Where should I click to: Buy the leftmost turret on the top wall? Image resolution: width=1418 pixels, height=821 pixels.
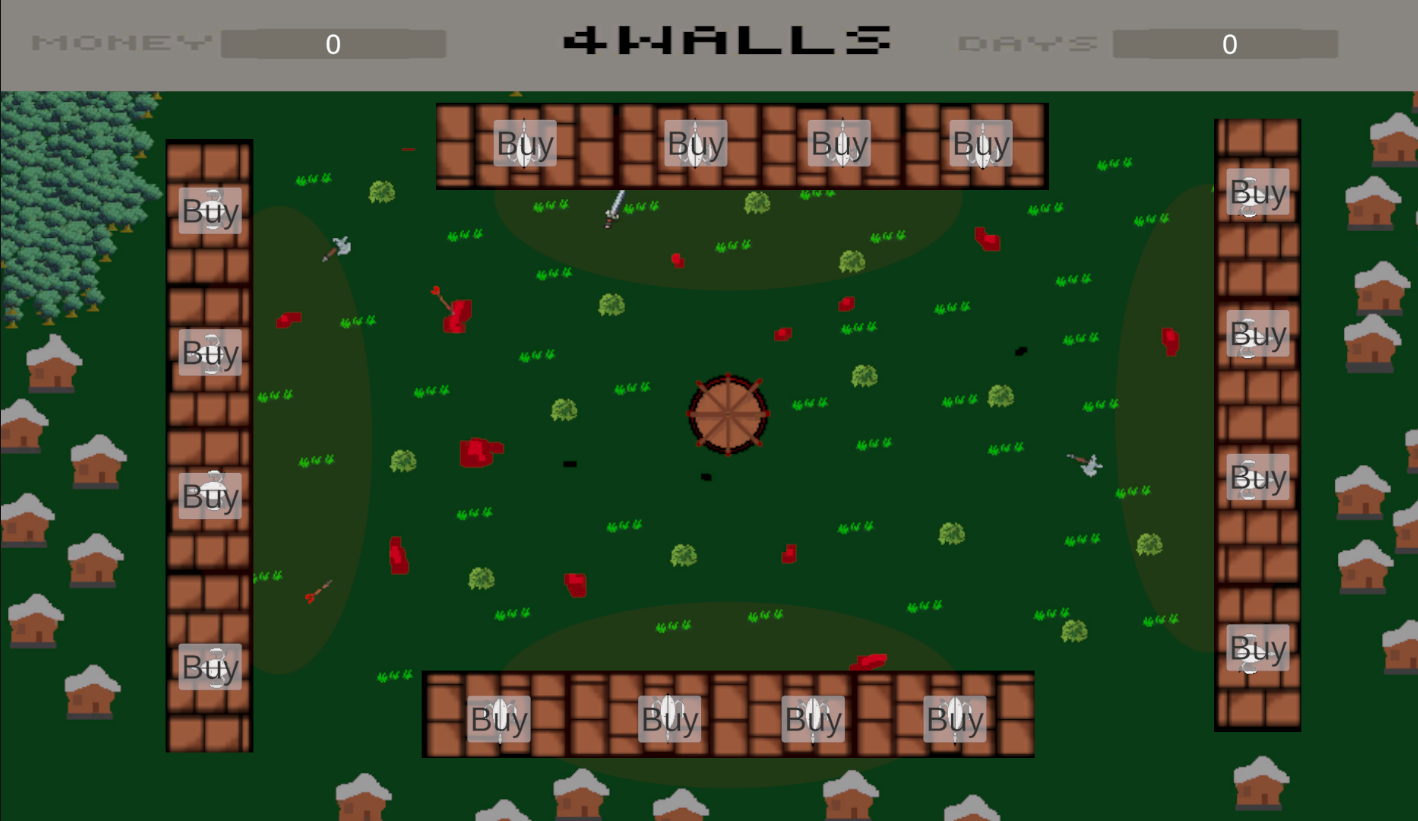click(525, 144)
